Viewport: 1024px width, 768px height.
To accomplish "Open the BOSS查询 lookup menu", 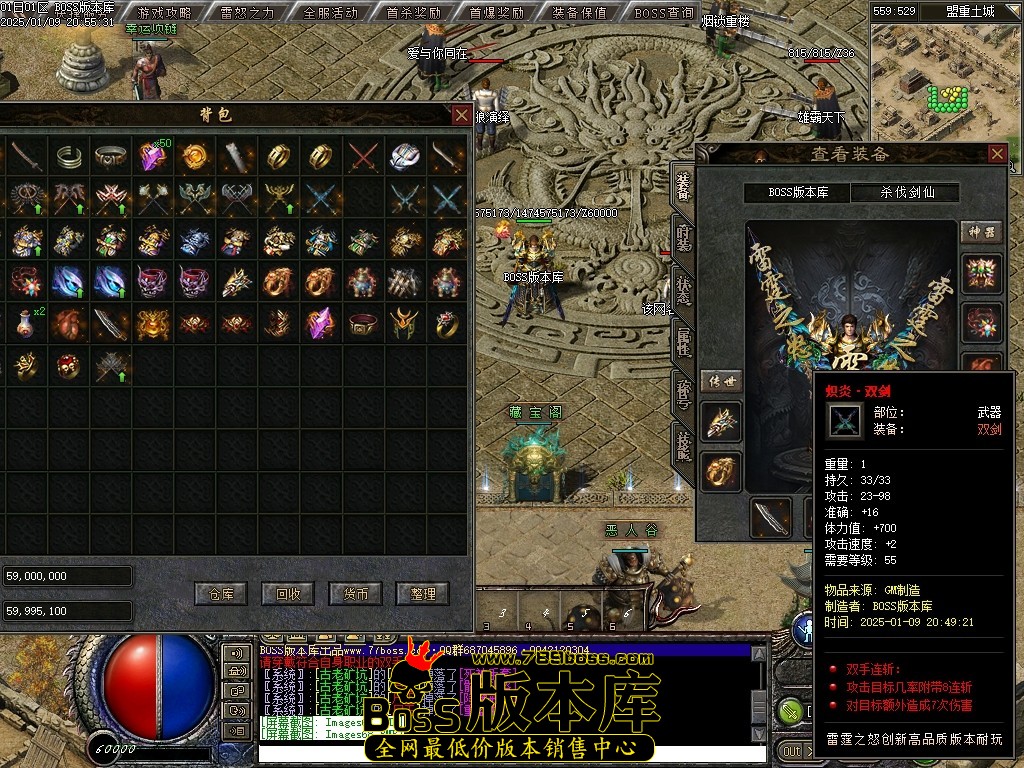I will pos(664,13).
